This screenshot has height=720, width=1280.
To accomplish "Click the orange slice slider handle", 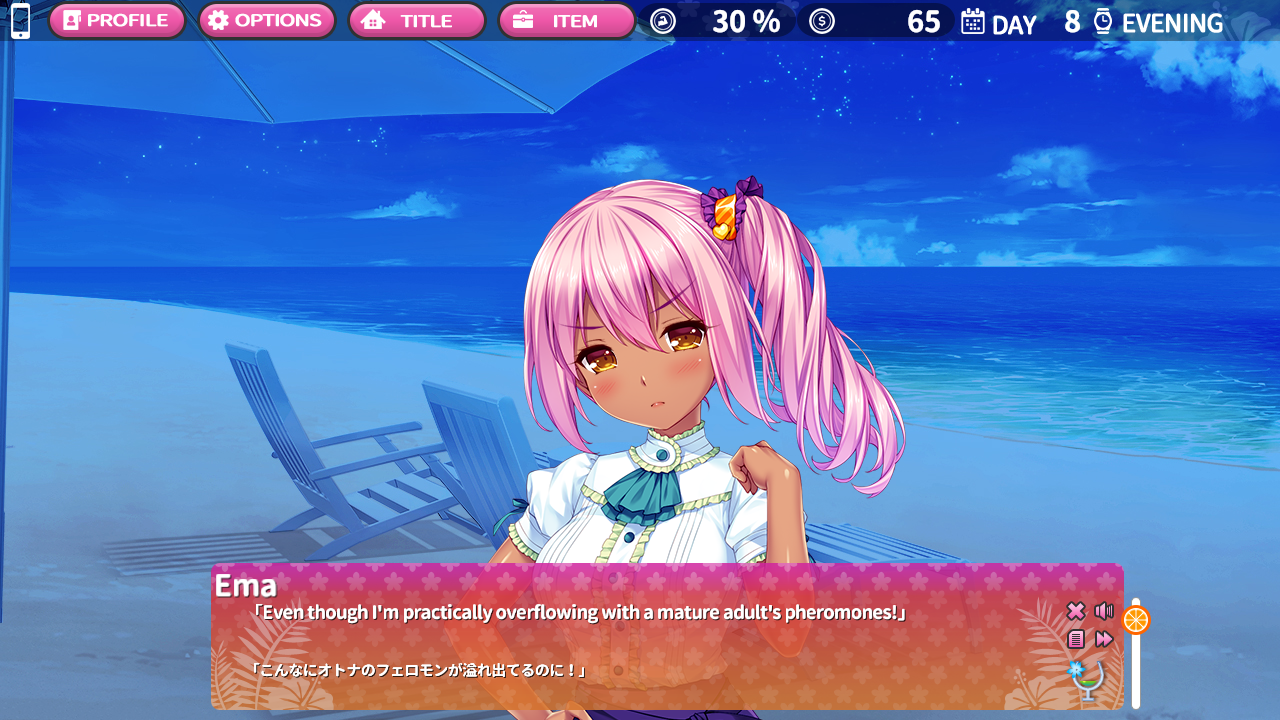I will click(1136, 620).
